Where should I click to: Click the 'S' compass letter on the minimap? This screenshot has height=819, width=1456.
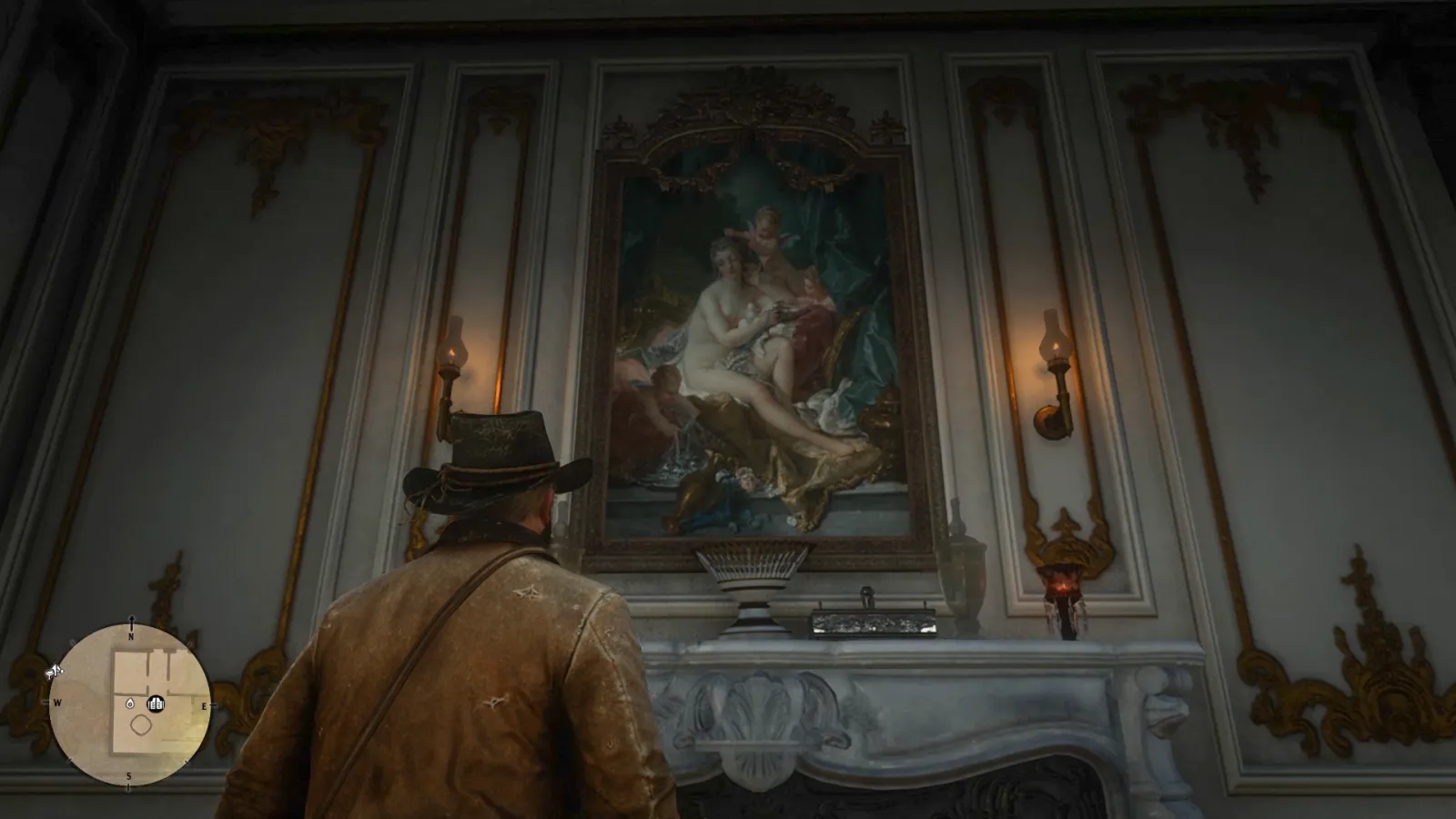130,775
